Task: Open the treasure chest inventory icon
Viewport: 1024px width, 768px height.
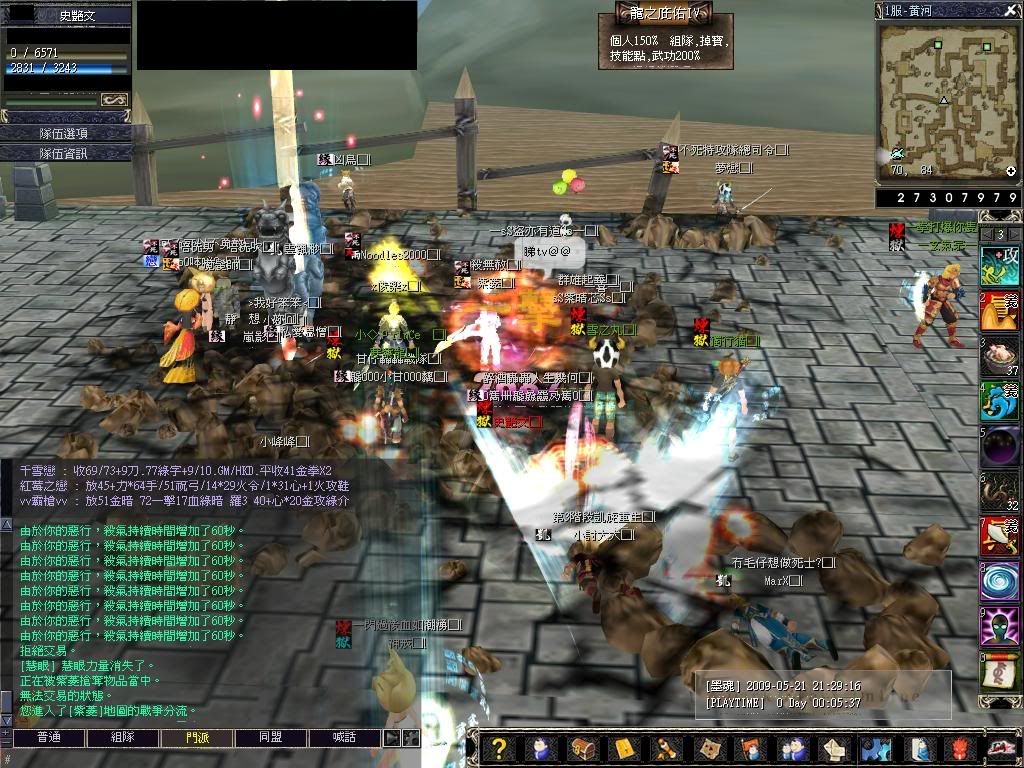Action: [x=582, y=749]
